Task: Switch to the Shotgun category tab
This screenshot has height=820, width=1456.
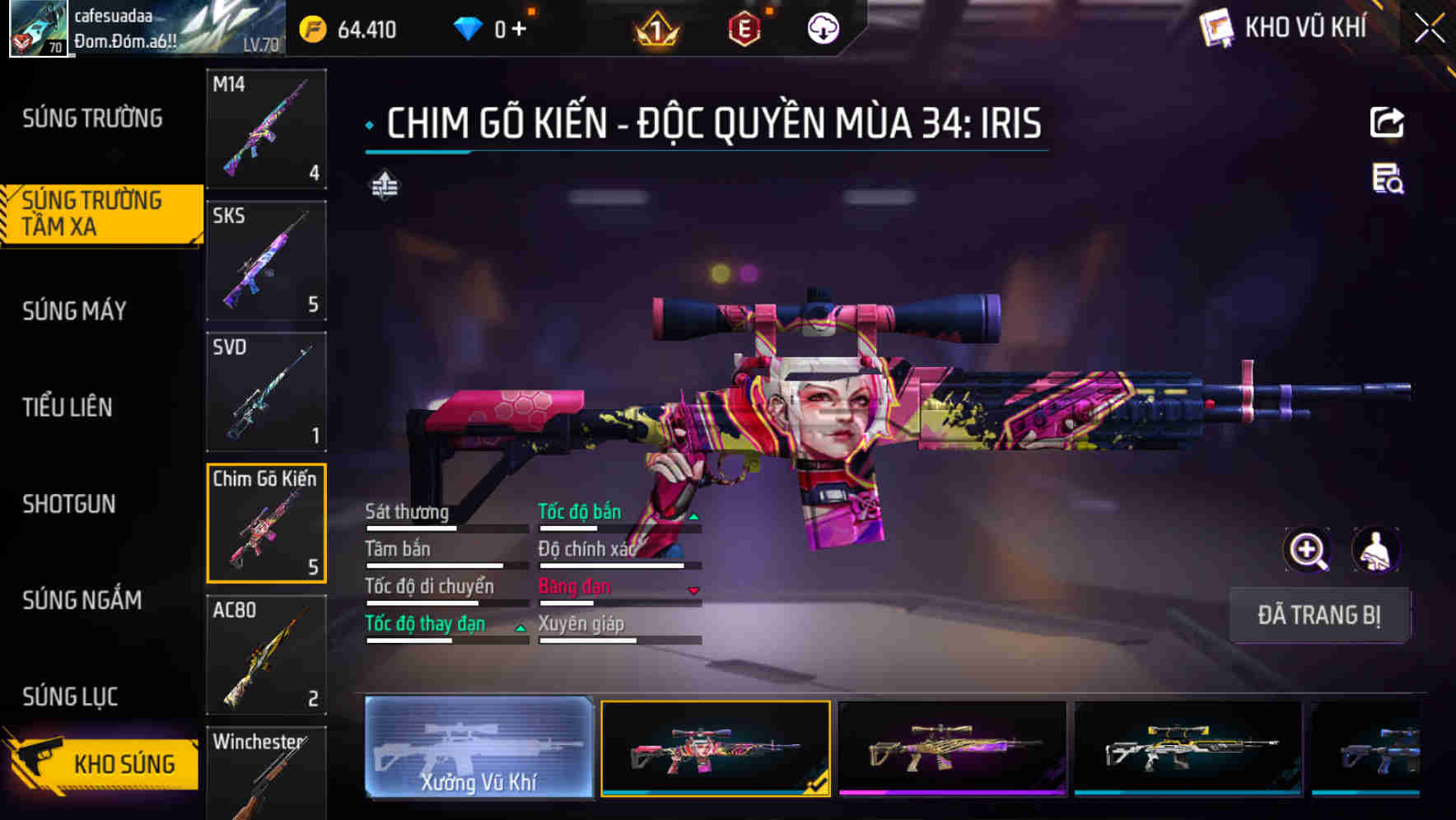Action: point(70,504)
